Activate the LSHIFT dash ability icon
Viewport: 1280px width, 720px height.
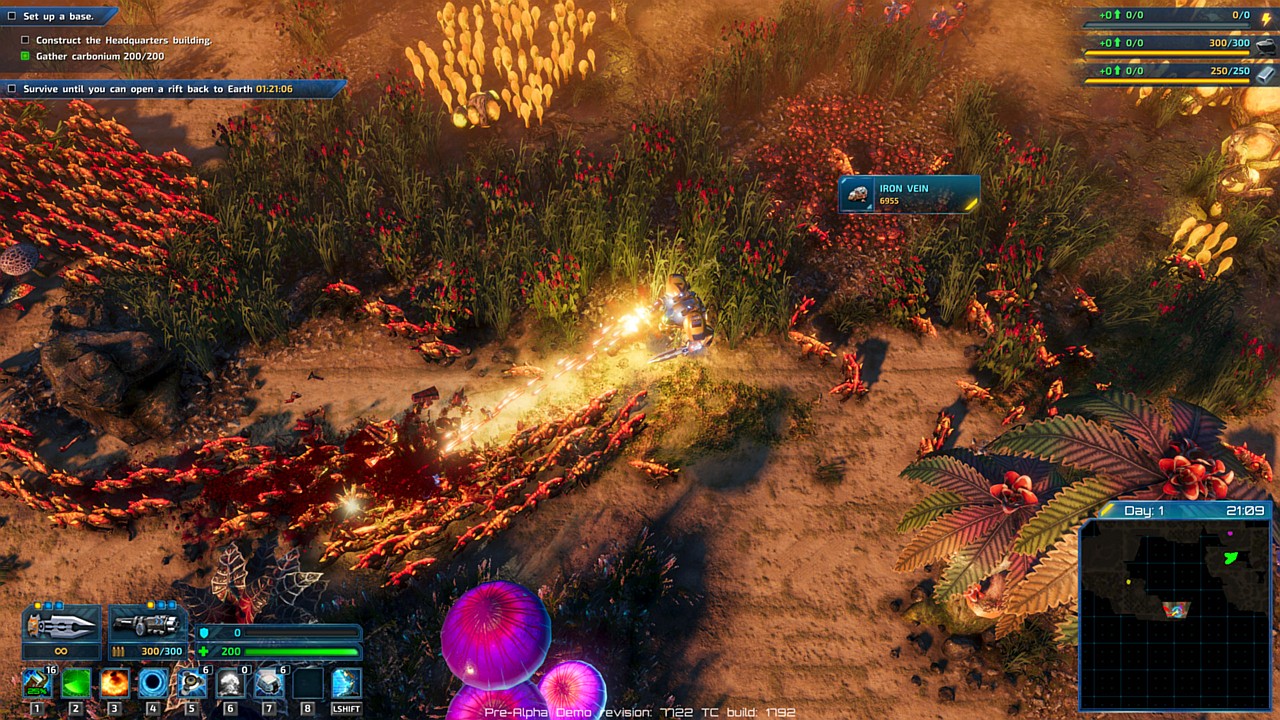coord(346,683)
